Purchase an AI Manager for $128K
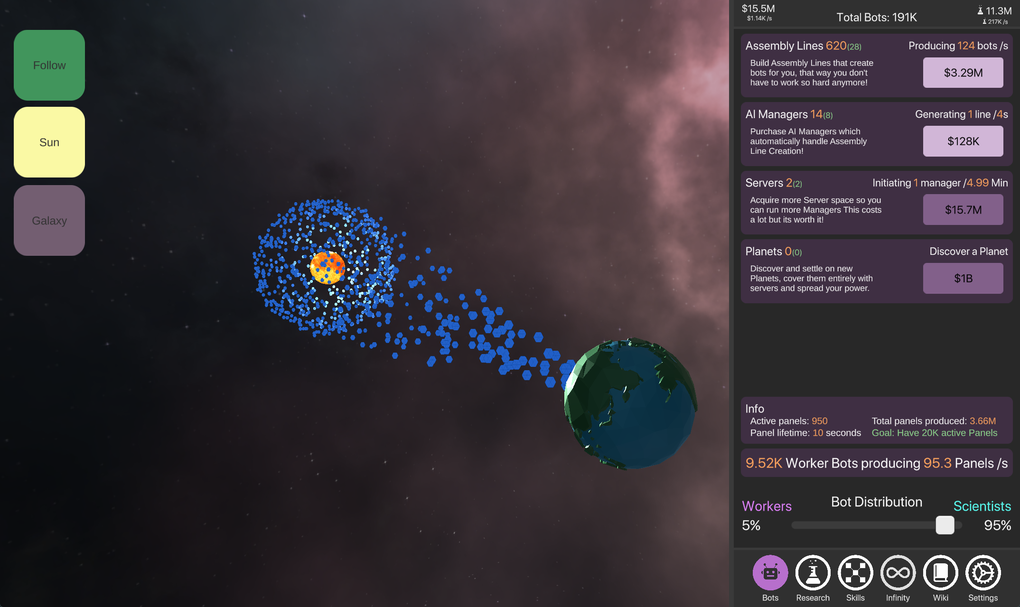Viewport: 1020px width, 607px height. click(962, 141)
